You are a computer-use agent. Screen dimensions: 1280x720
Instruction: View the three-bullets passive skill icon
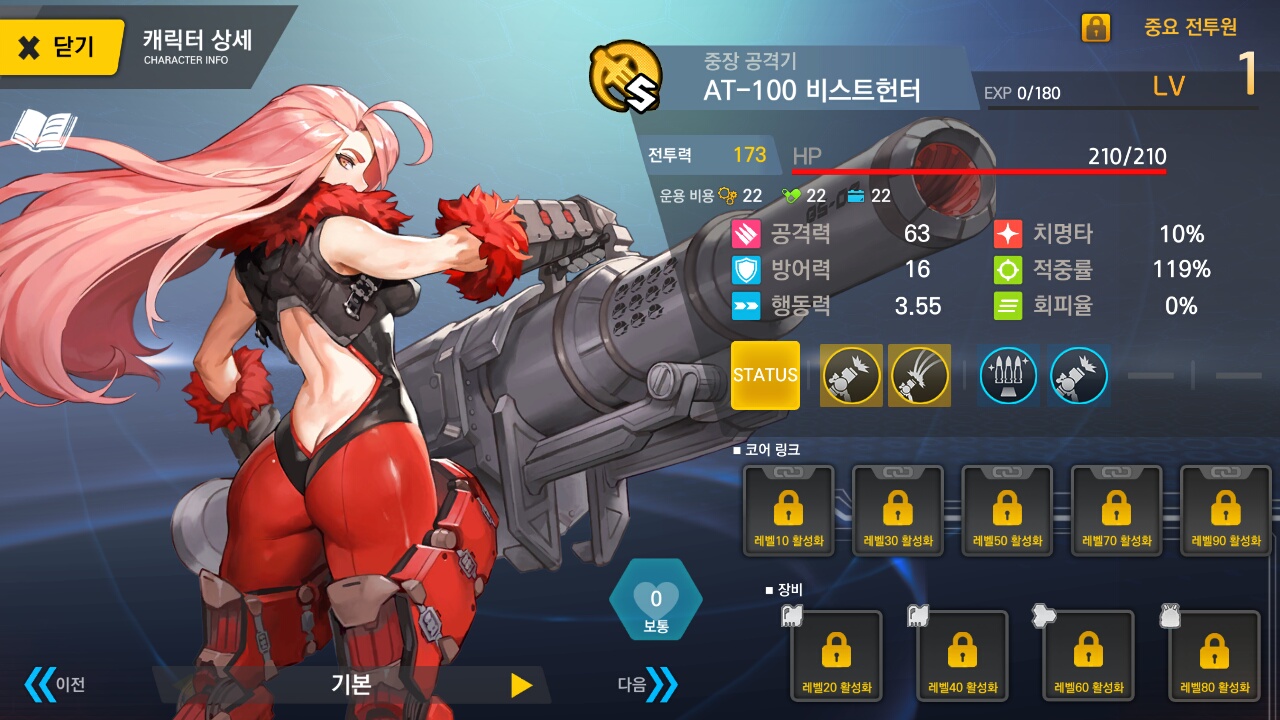(x=1008, y=376)
